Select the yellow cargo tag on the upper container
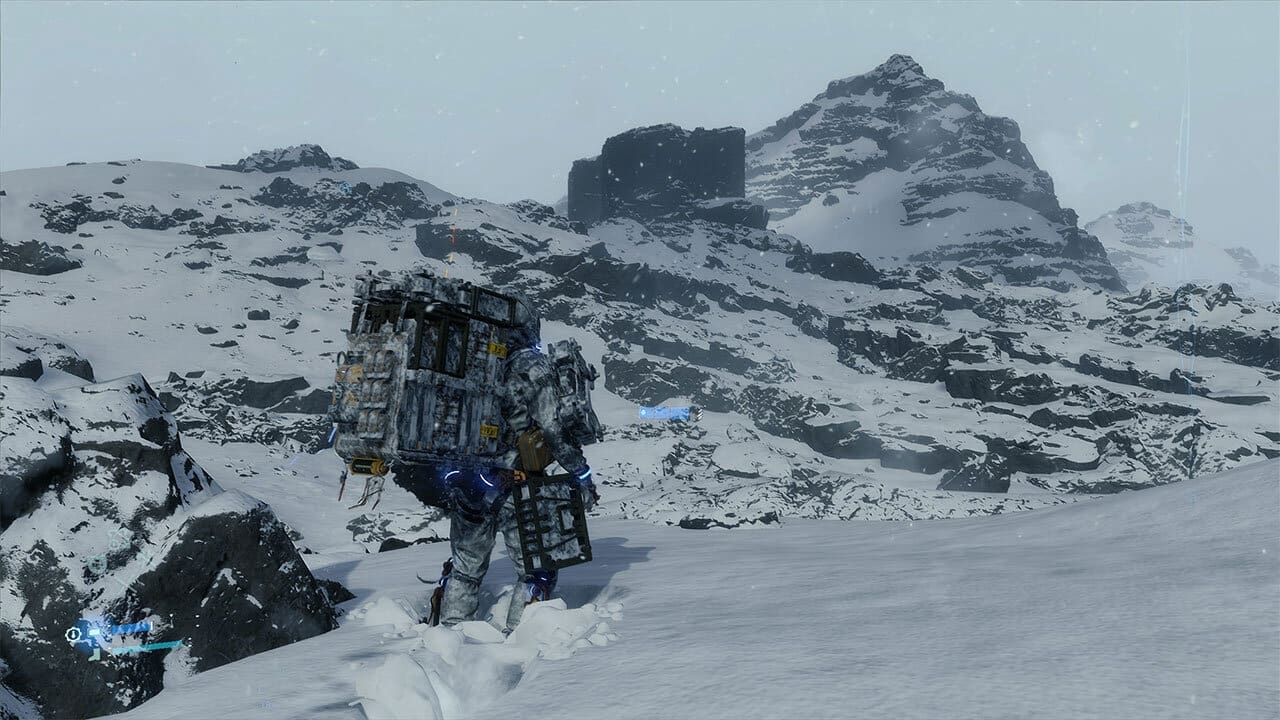Viewport: 1280px width, 720px height. [496, 348]
